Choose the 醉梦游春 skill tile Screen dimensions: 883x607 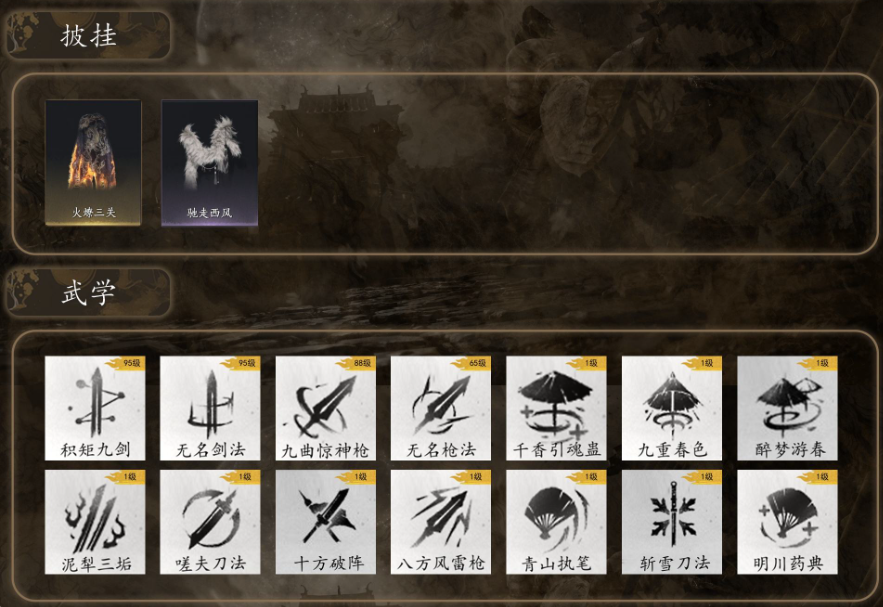787,408
